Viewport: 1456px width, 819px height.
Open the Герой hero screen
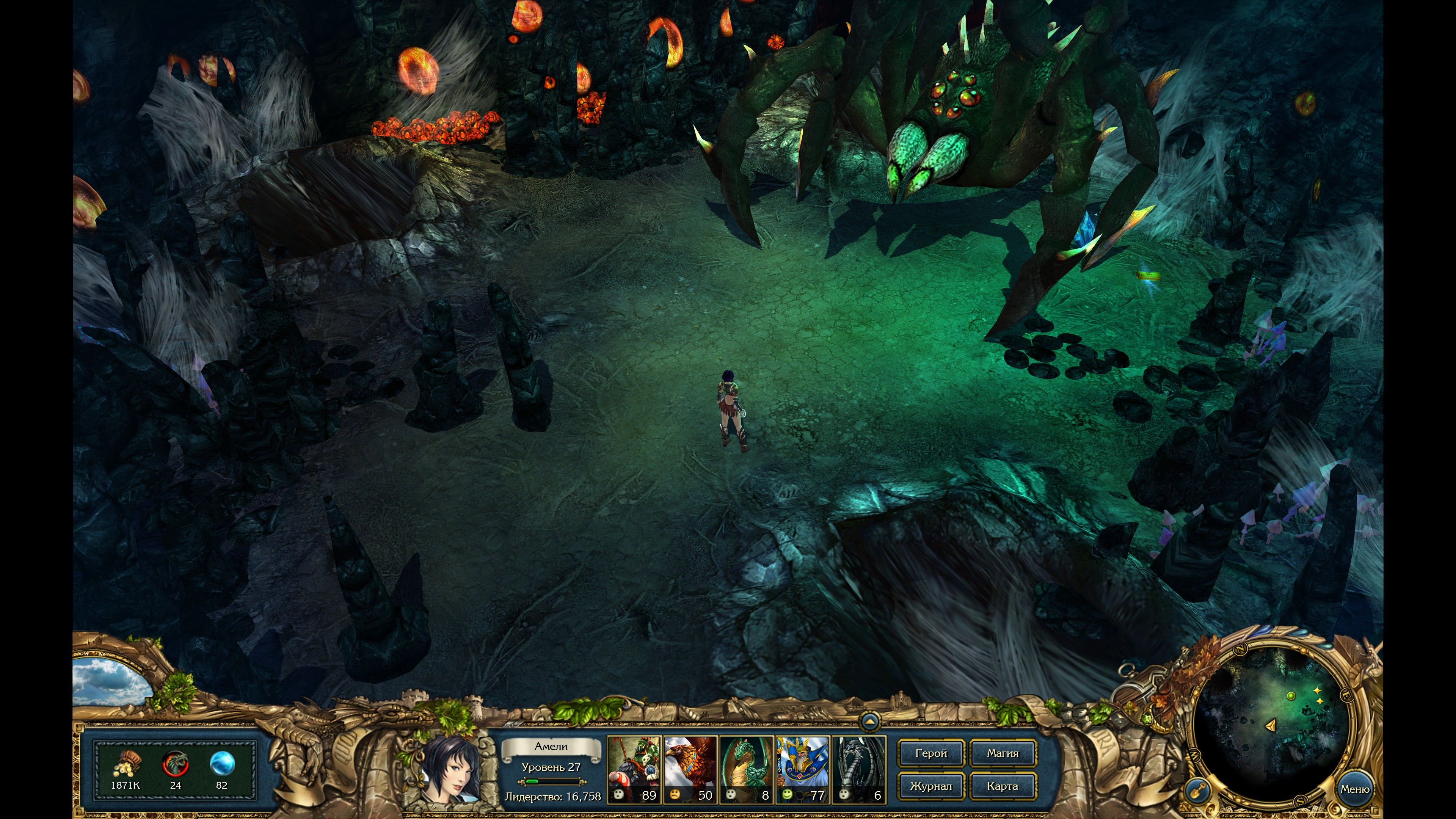[x=931, y=753]
